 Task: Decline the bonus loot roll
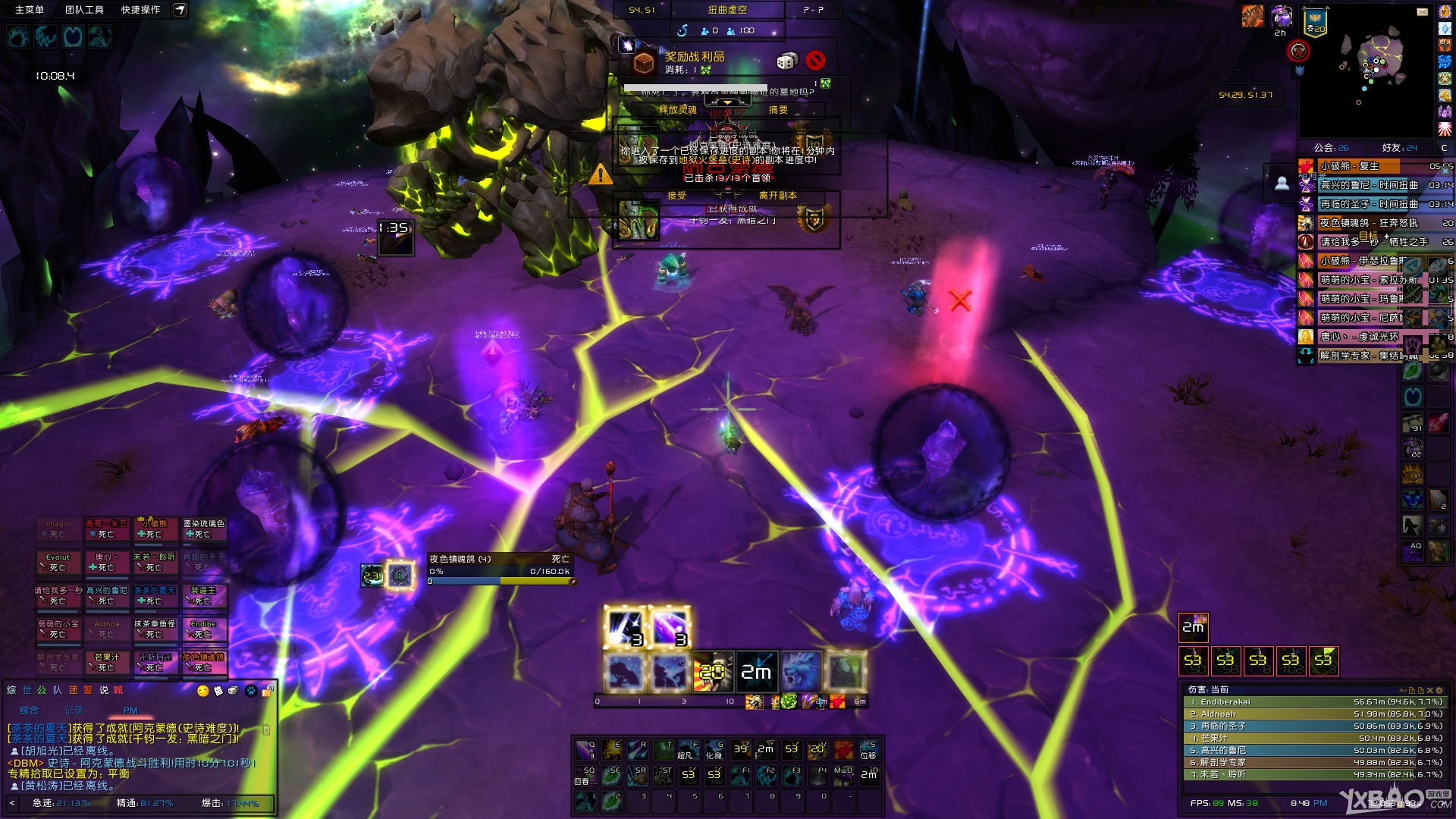pyautogui.click(x=815, y=61)
